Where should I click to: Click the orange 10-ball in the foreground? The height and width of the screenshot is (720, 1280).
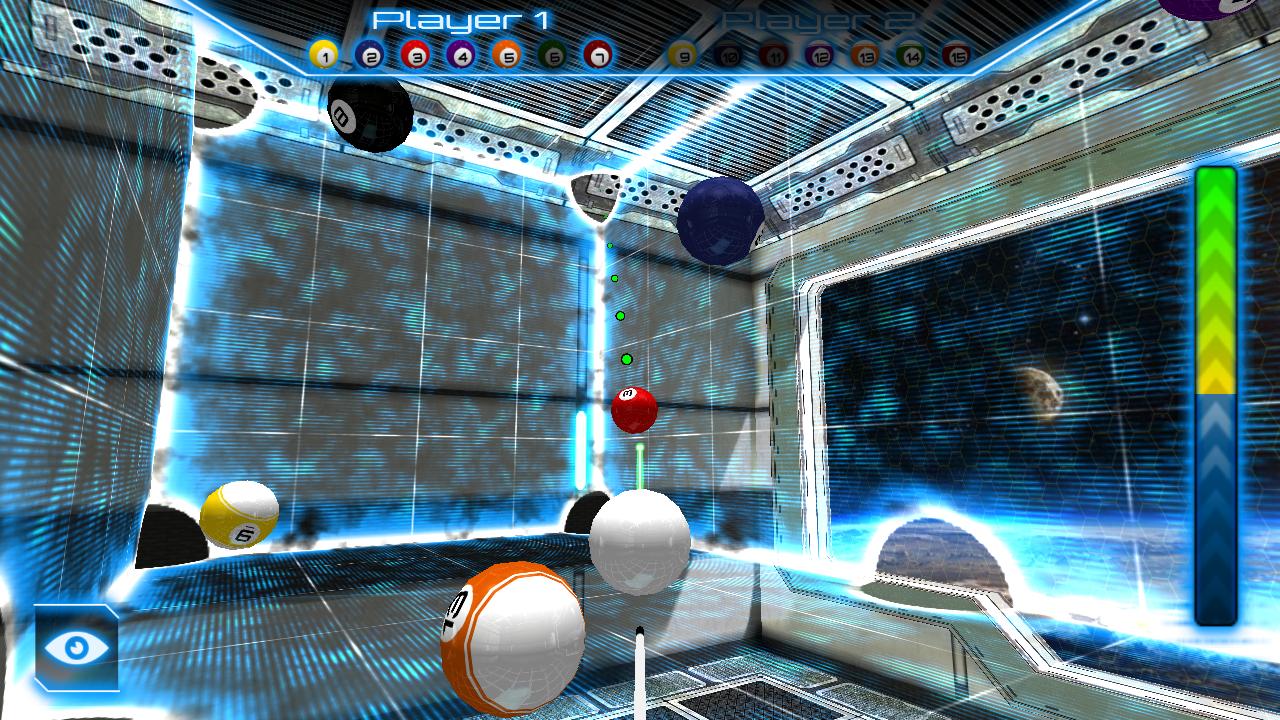click(x=512, y=640)
